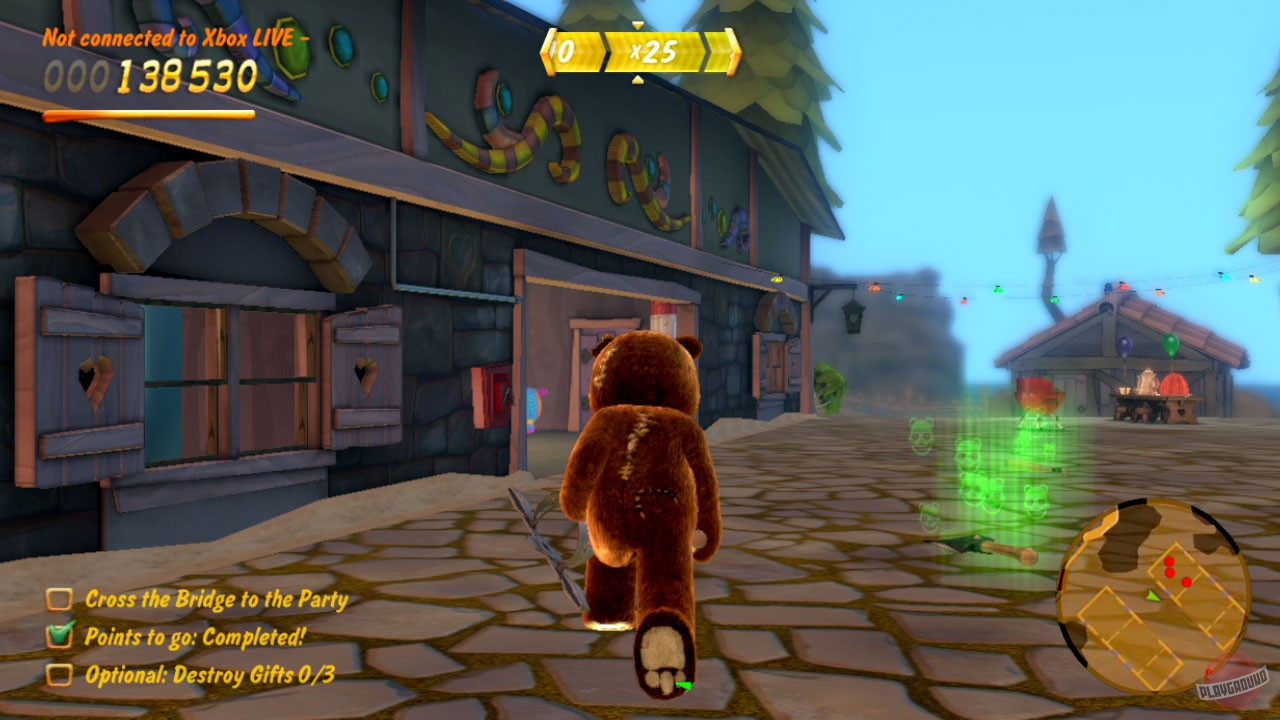Screen dimensions: 1280x720
Task: Click the red glowing bear icon near the hut
Action: (x=1040, y=396)
